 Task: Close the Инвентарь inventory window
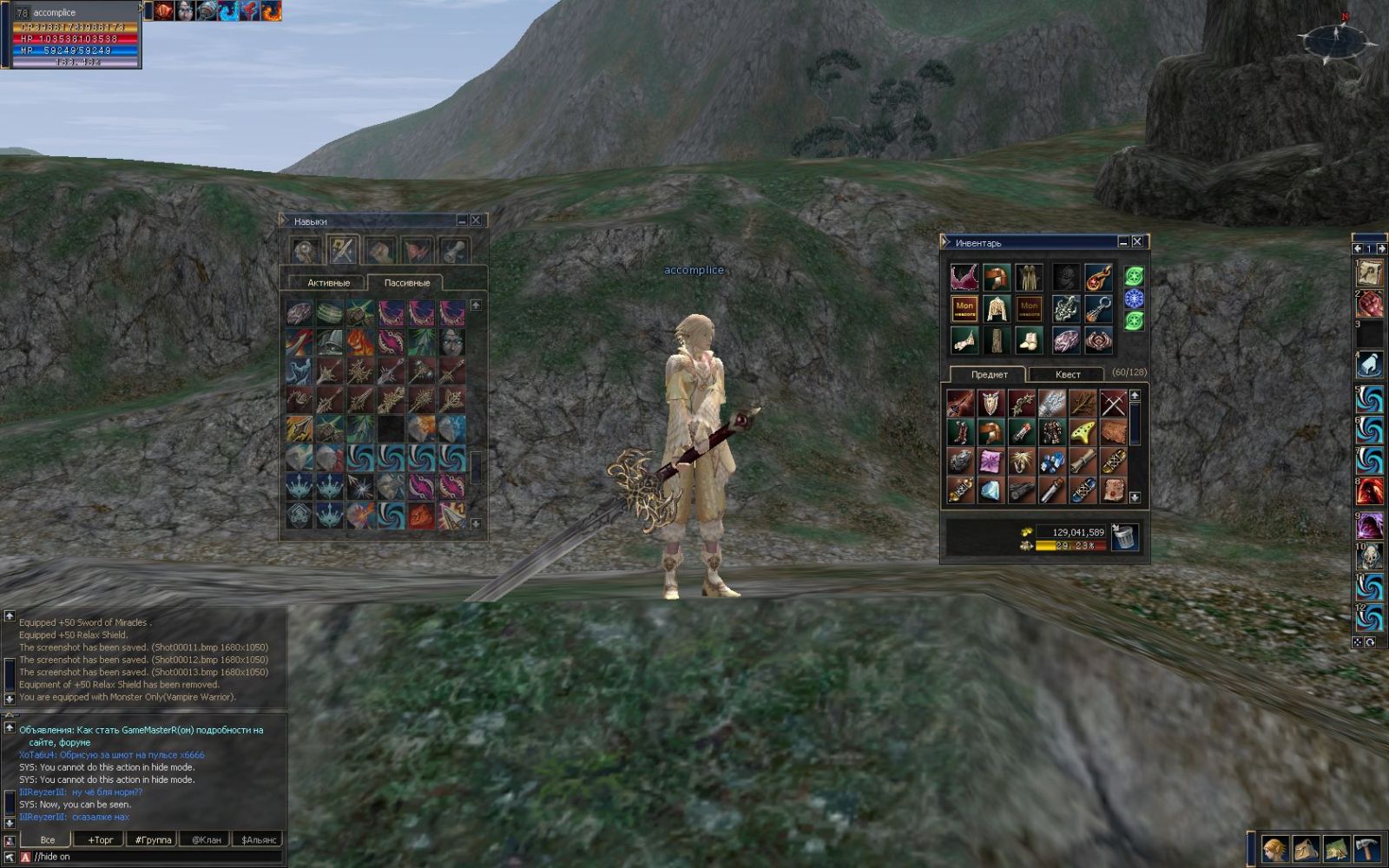pyautogui.click(x=1137, y=242)
